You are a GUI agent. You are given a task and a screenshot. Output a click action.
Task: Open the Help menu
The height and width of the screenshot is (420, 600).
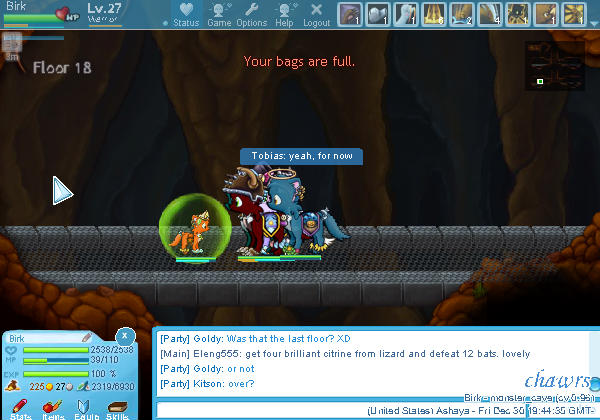pos(284,14)
